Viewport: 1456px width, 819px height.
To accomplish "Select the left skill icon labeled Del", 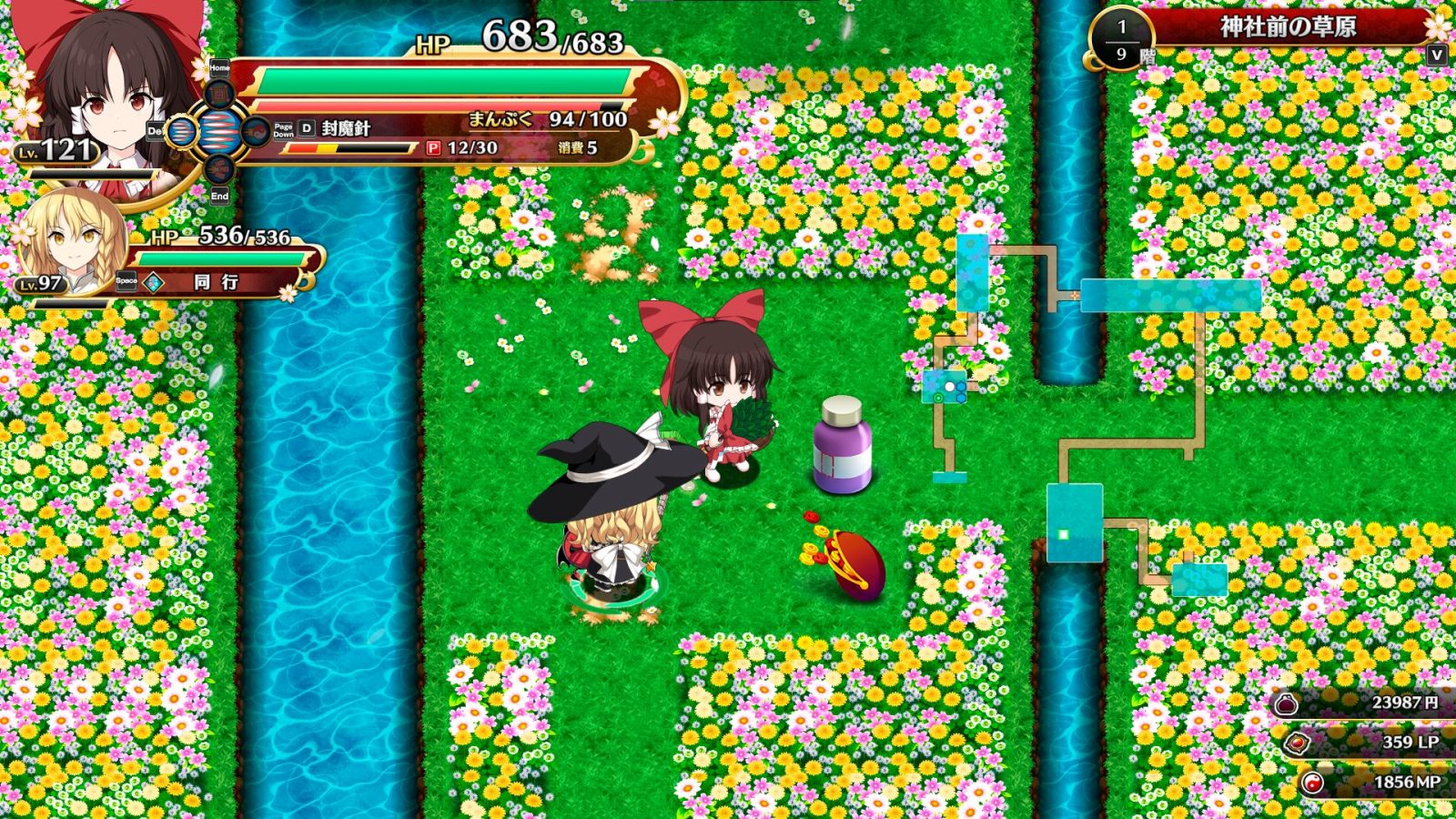I will tap(182, 131).
